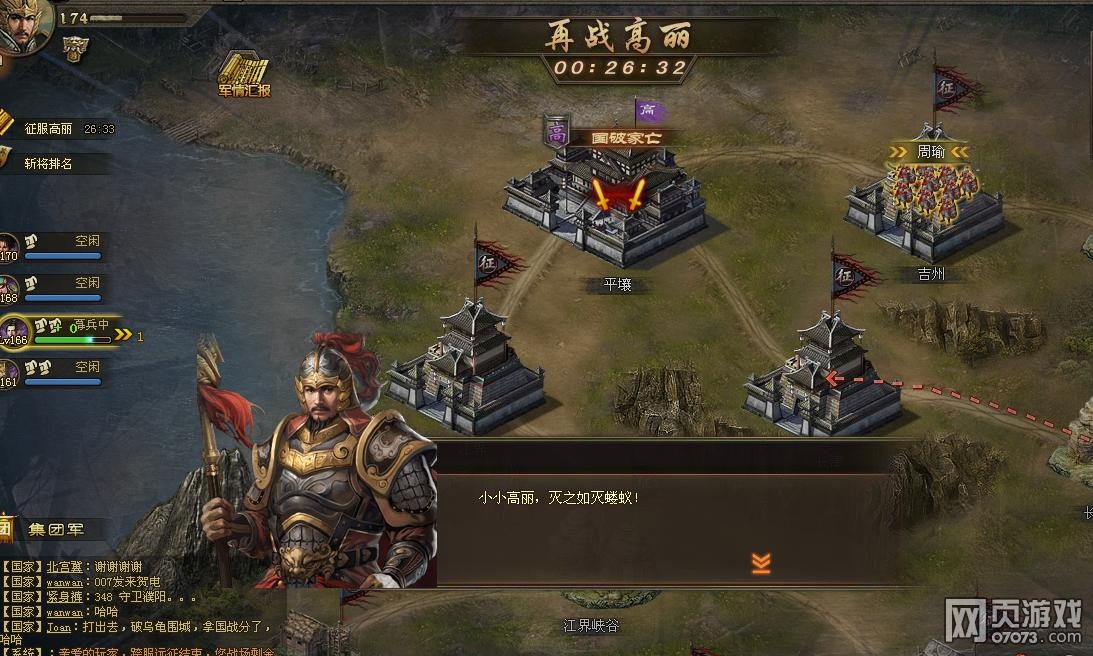1093x656 pixels.
Task: Click player name Joan in chat
Action: click(x=59, y=627)
